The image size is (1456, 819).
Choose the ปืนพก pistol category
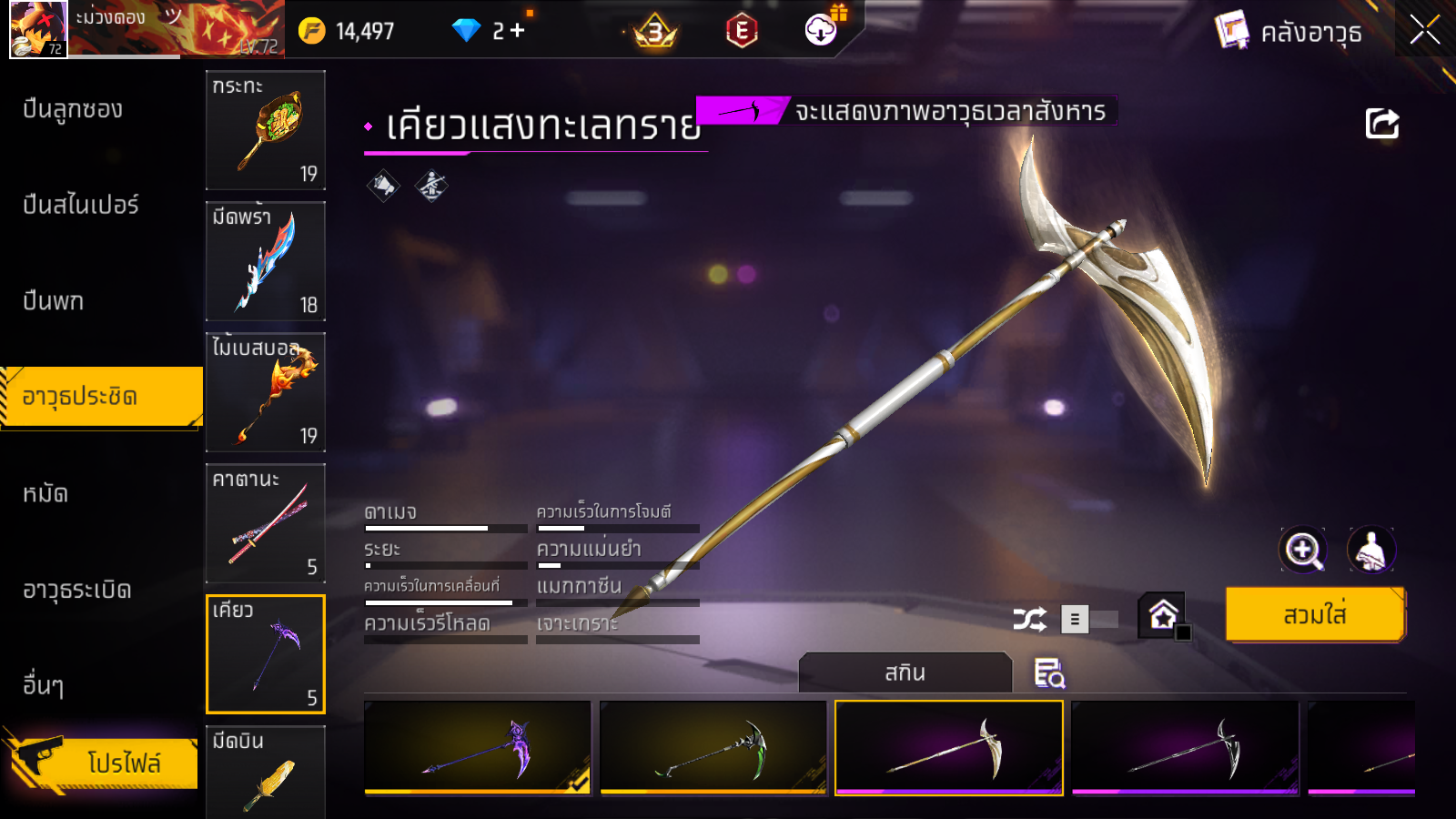click(x=53, y=301)
